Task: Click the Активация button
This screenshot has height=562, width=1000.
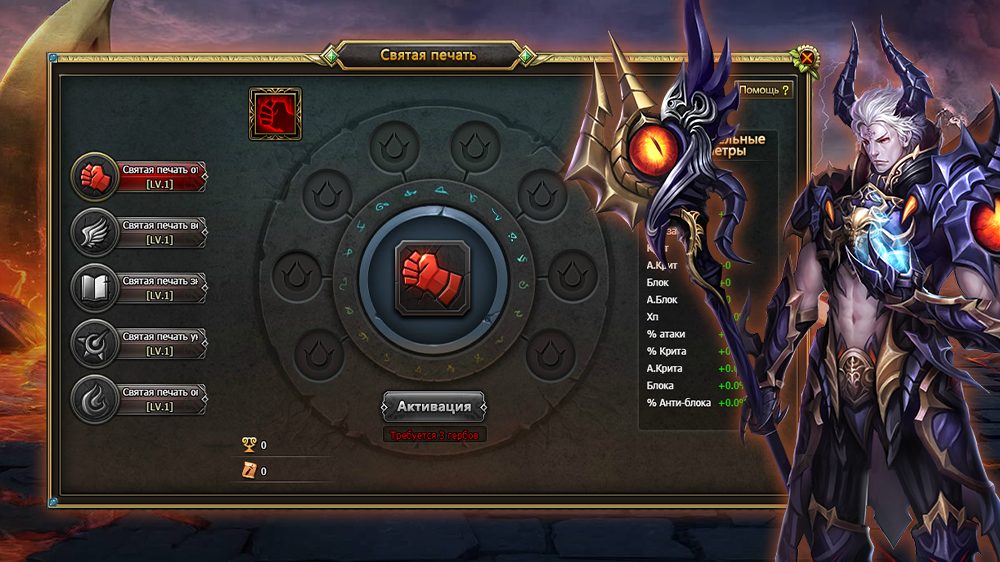Action: (434, 407)
